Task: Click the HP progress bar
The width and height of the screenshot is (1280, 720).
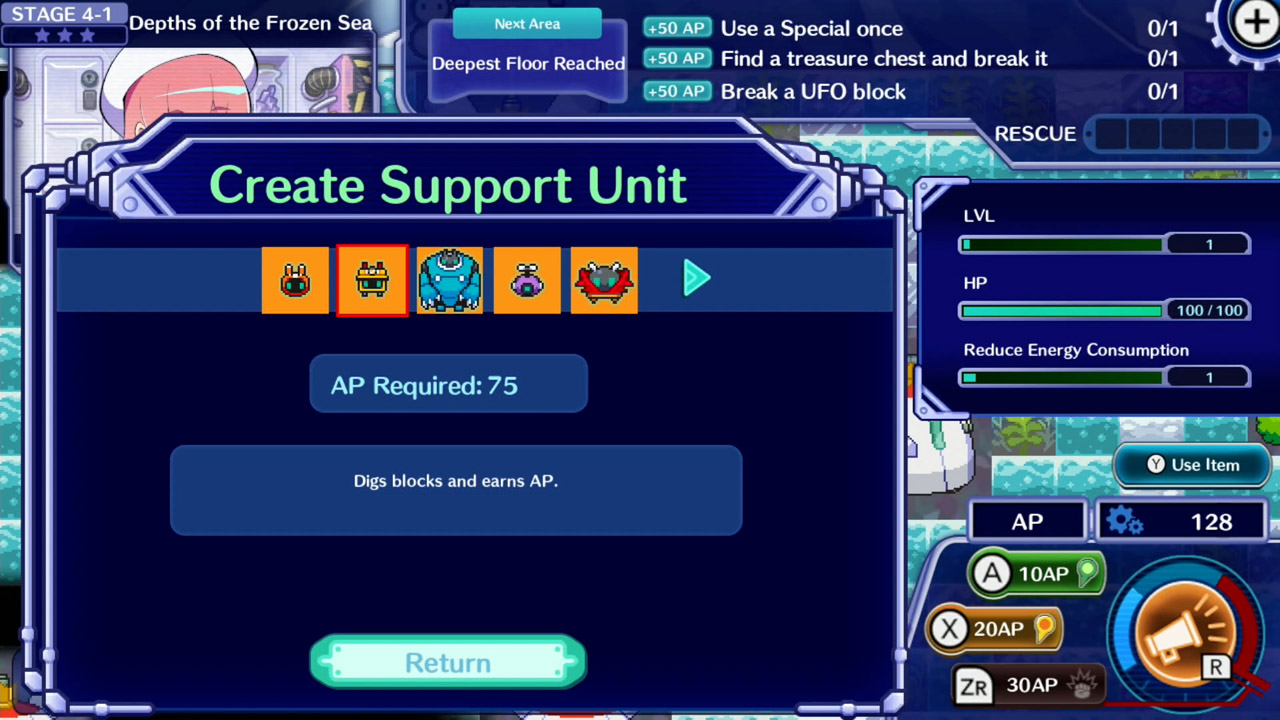Action: pyautogui.click(x=1060, y=310)
